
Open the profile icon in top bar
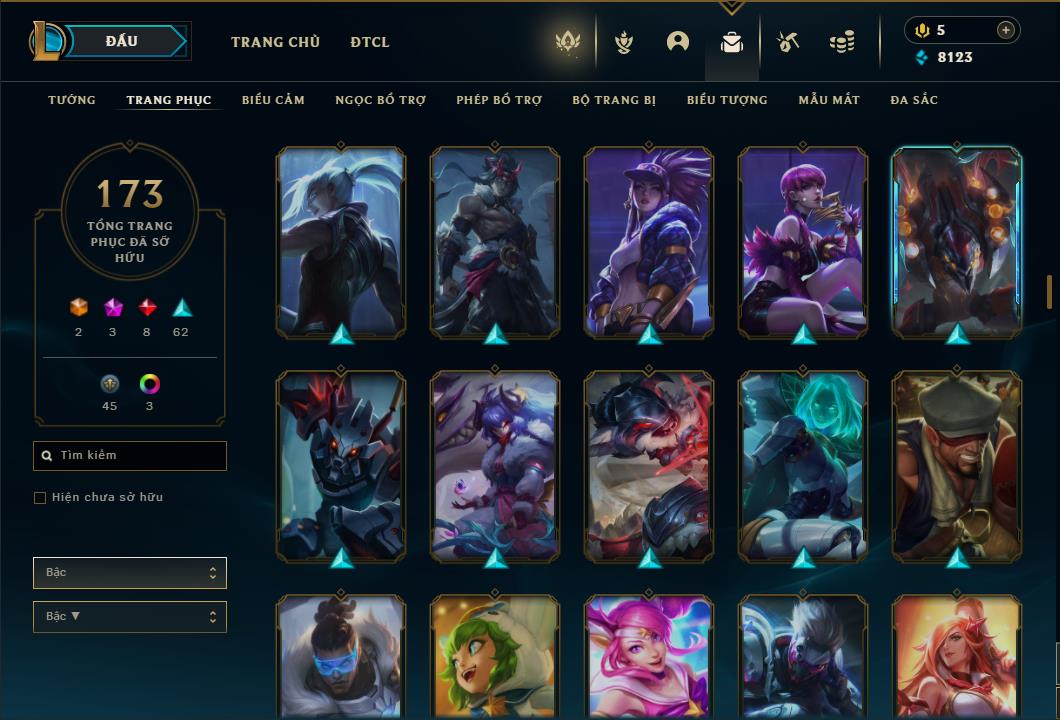click(x=678, y=42)
